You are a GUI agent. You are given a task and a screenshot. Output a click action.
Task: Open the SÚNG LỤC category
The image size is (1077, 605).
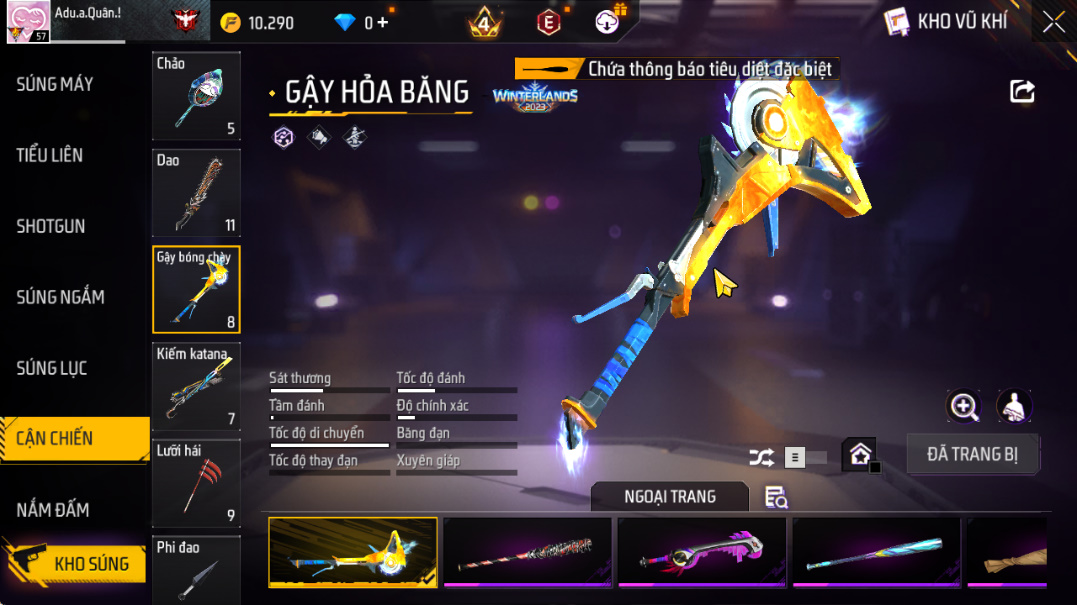pos(52,368)
